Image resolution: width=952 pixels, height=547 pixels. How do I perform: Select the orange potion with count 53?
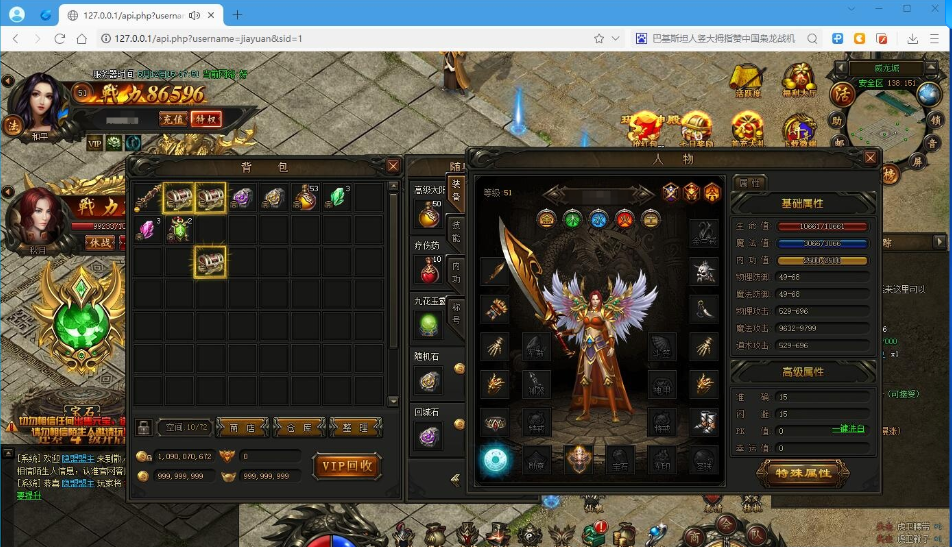point(305,198)
